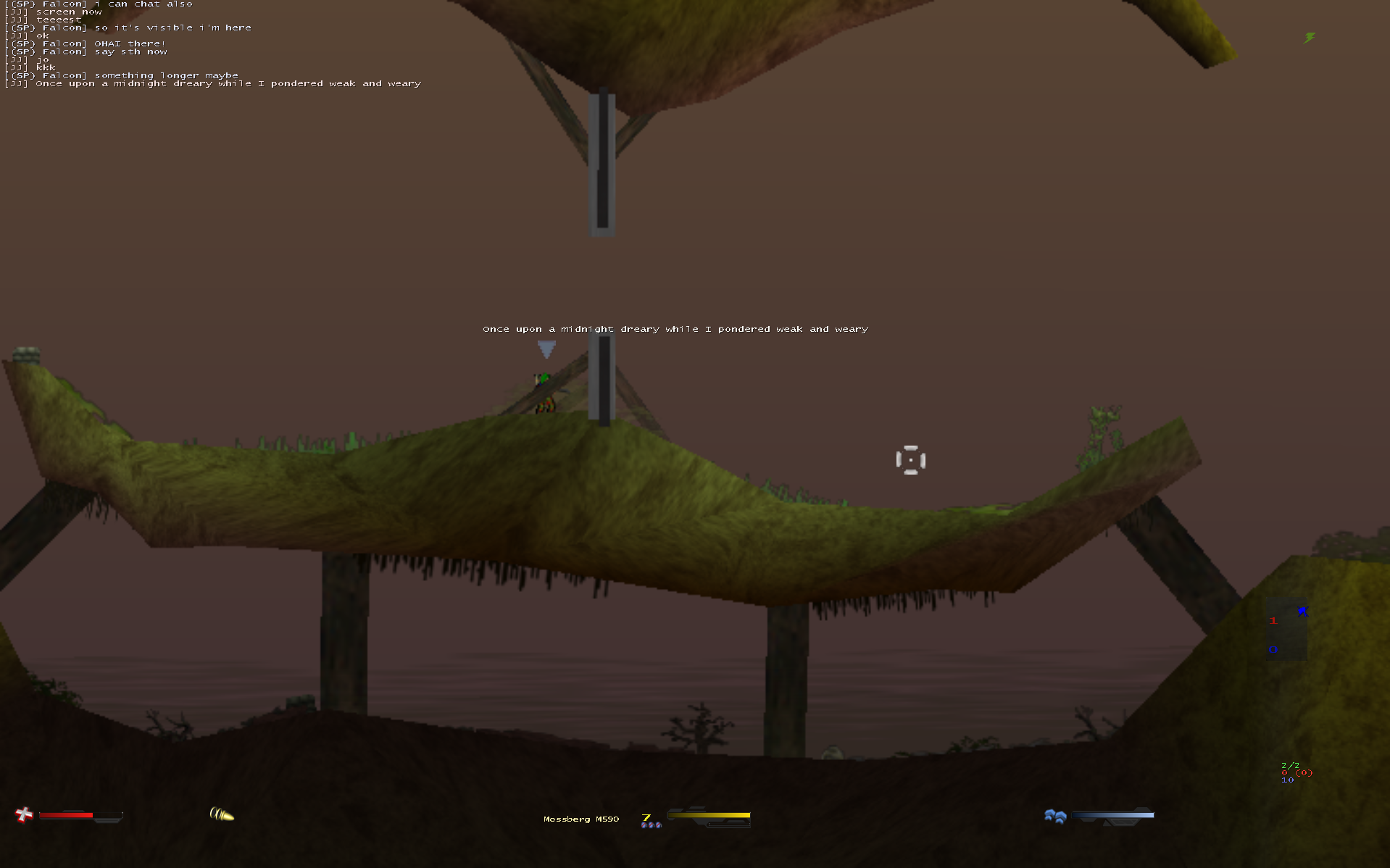
Task: Click the red cross health icon
Action: pos(25,815)
